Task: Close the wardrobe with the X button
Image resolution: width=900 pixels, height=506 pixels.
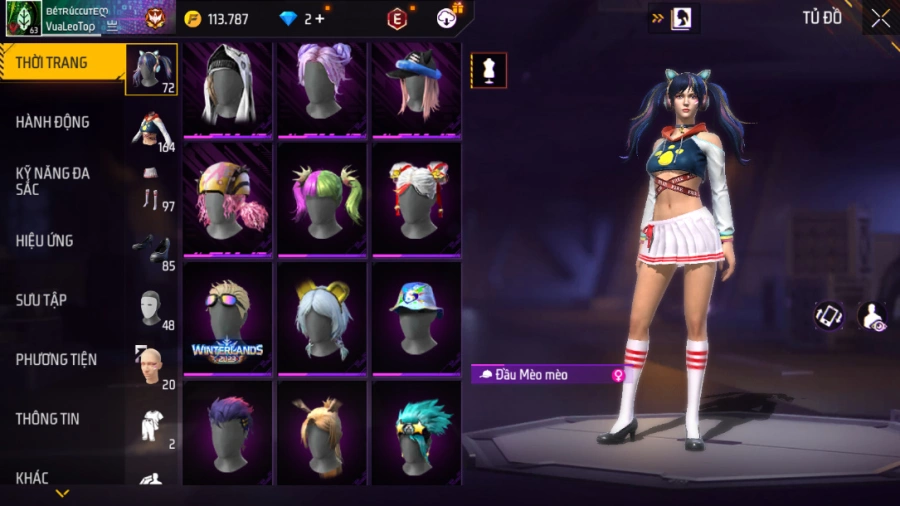Action: coord(880,18)
